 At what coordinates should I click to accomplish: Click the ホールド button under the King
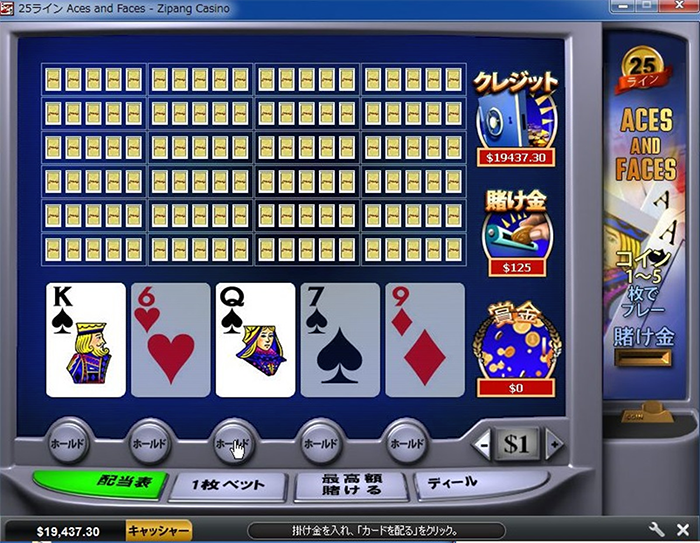(x=66, y=441)
